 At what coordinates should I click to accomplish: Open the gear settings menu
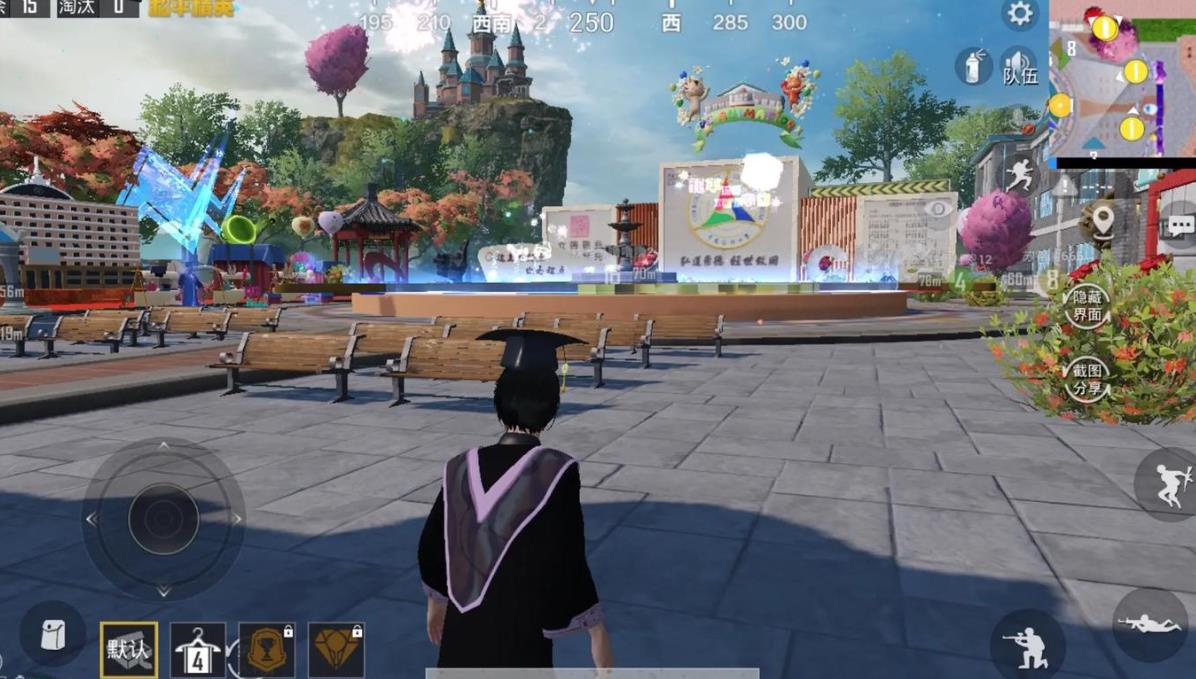pos(1020,14)
